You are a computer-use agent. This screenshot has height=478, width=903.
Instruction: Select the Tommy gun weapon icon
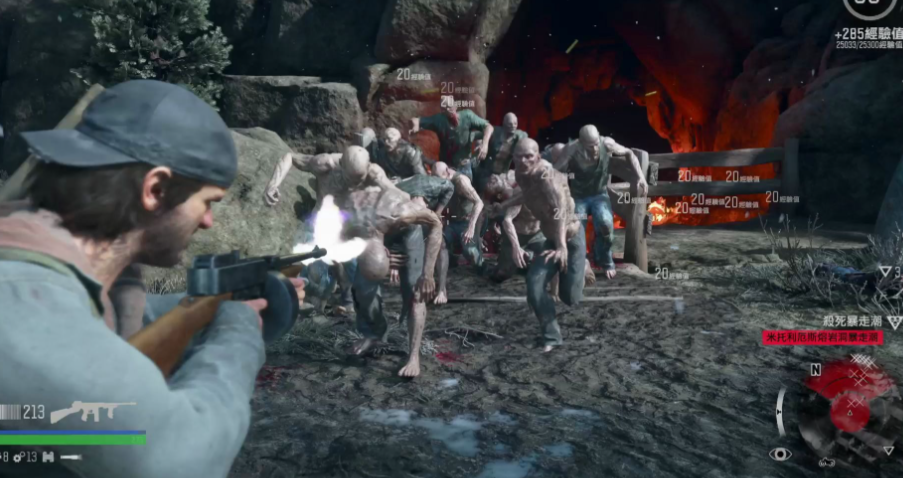92,411
